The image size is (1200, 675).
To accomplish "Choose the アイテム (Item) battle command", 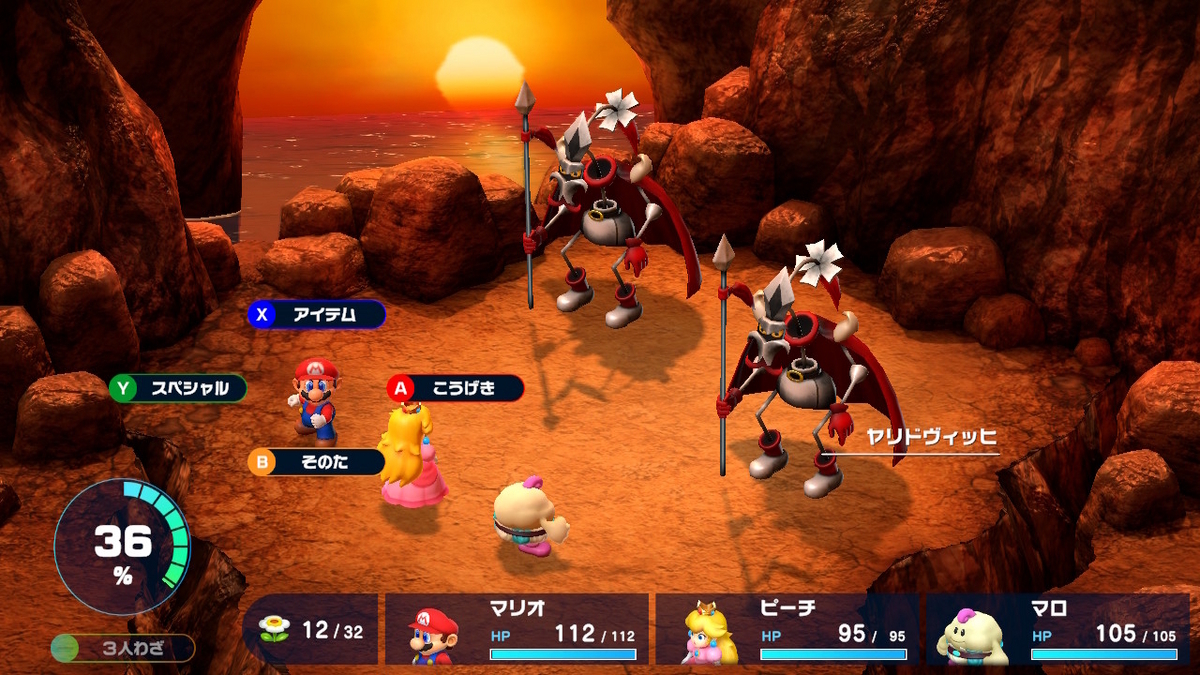I will pos(317,314).
